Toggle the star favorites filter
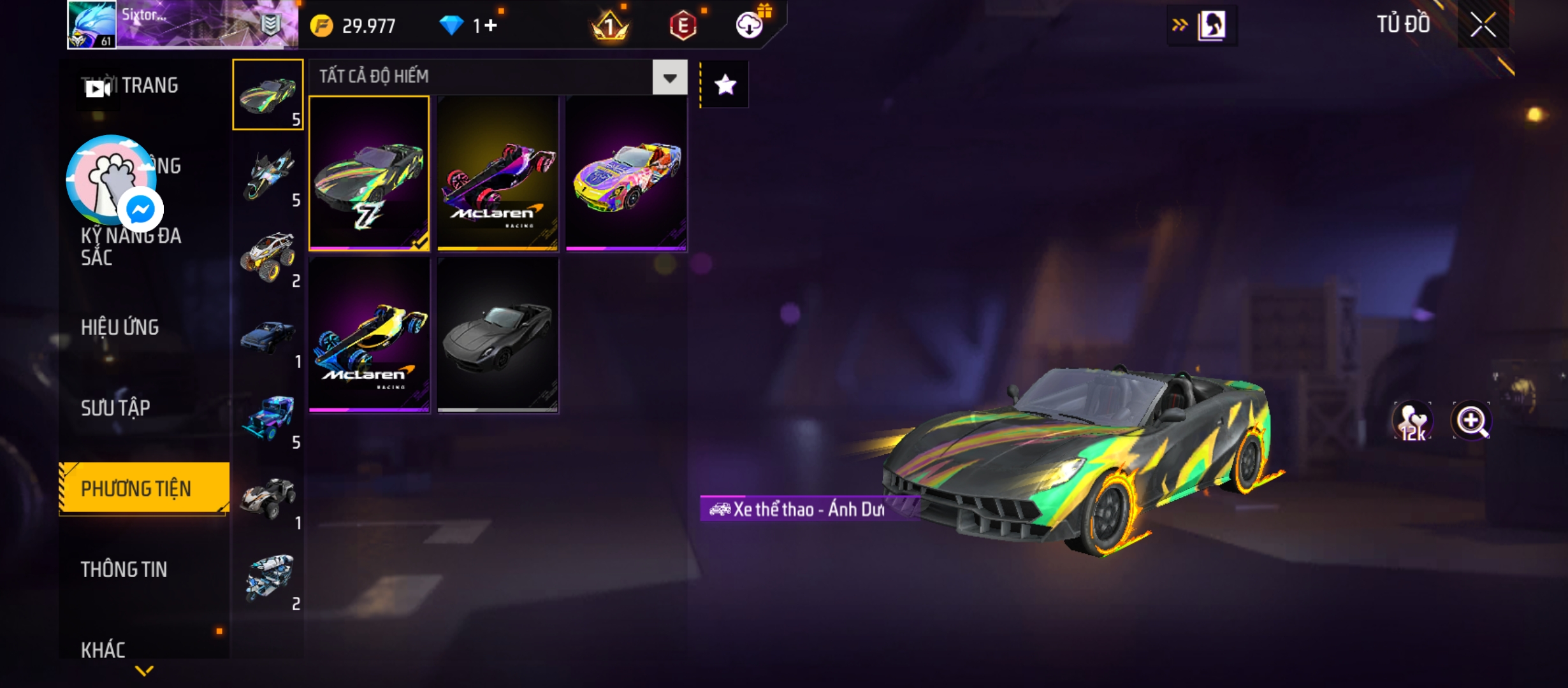Viewport: 1568px width, 688px height. pyautogui.click(x=725, y=85)
